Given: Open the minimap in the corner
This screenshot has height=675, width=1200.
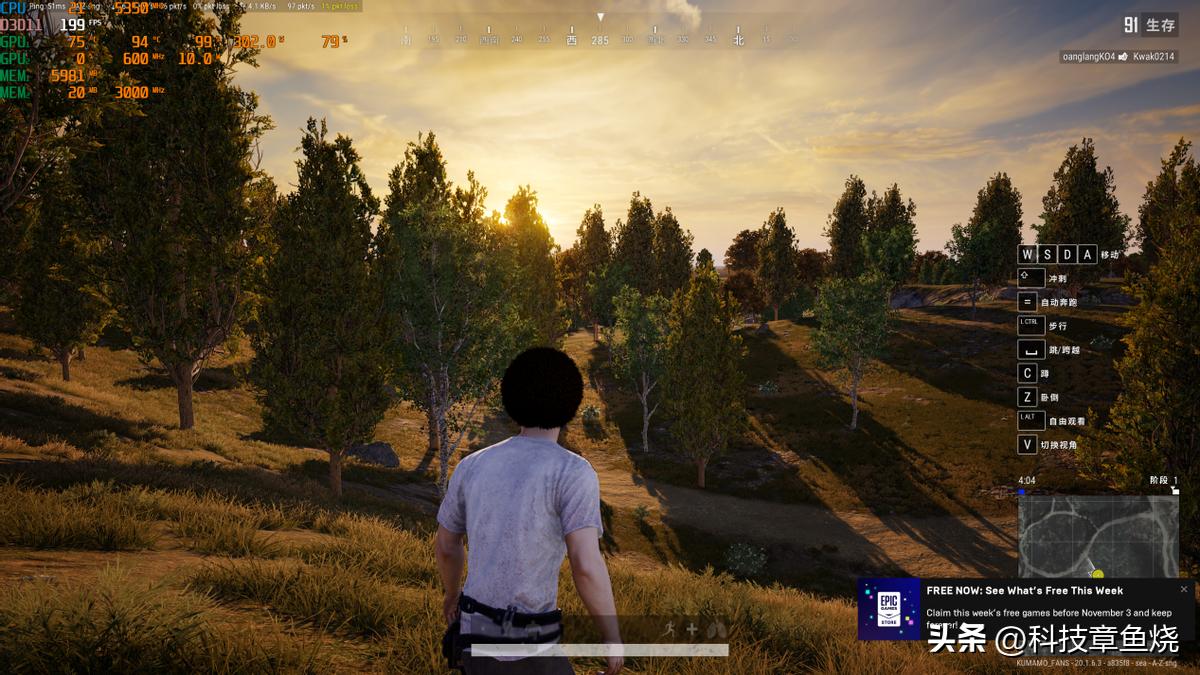Looking at the screenshot, I should click(x=1098, y=536).
